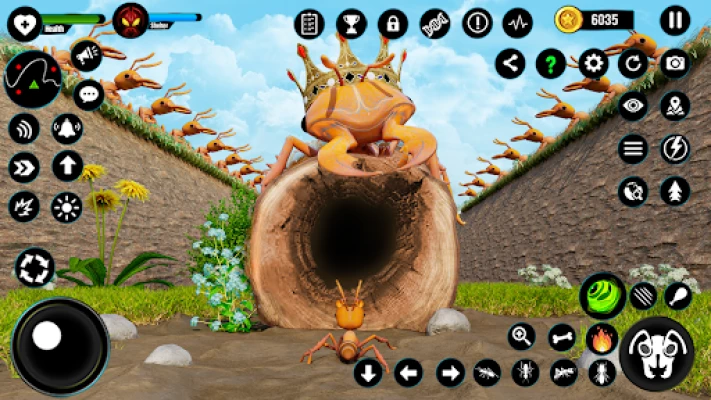Open the minimap
711x400 pixels.
pos(32,79)
